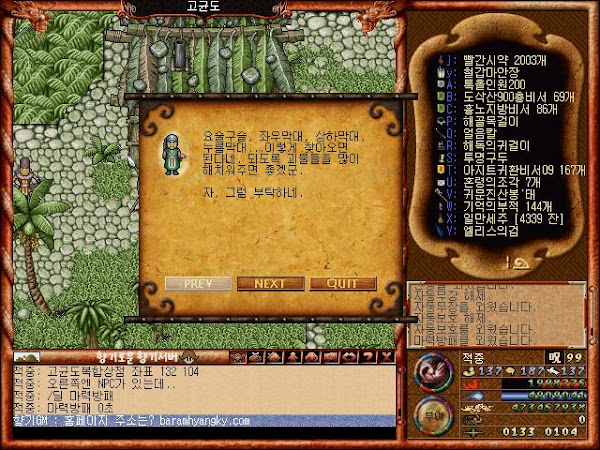600x450 pixels.
Task: Select the 투명구두 item row
Action: click(x=482, y=155)
